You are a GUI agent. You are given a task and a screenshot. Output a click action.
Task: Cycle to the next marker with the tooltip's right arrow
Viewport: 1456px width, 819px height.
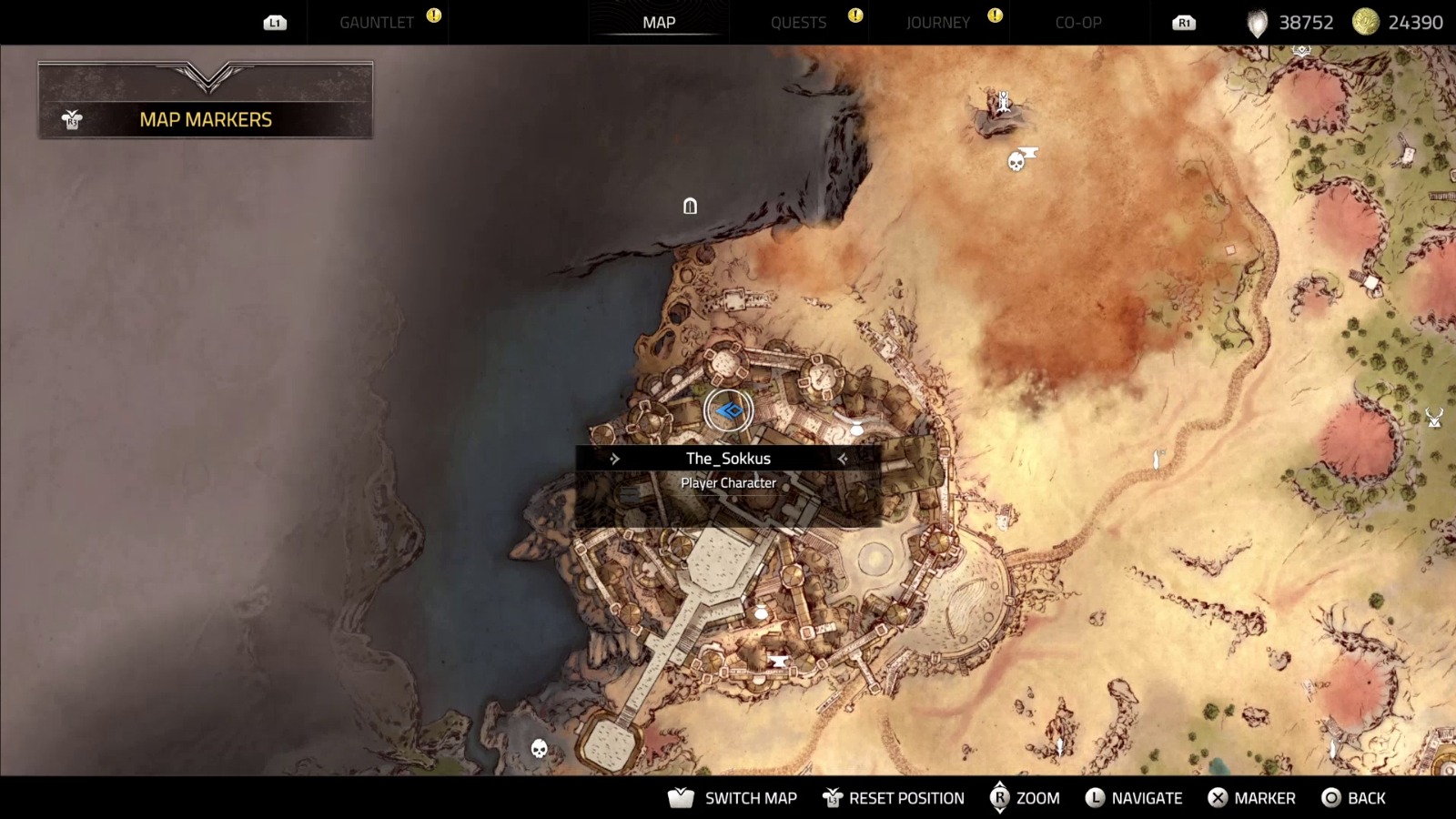843,459
